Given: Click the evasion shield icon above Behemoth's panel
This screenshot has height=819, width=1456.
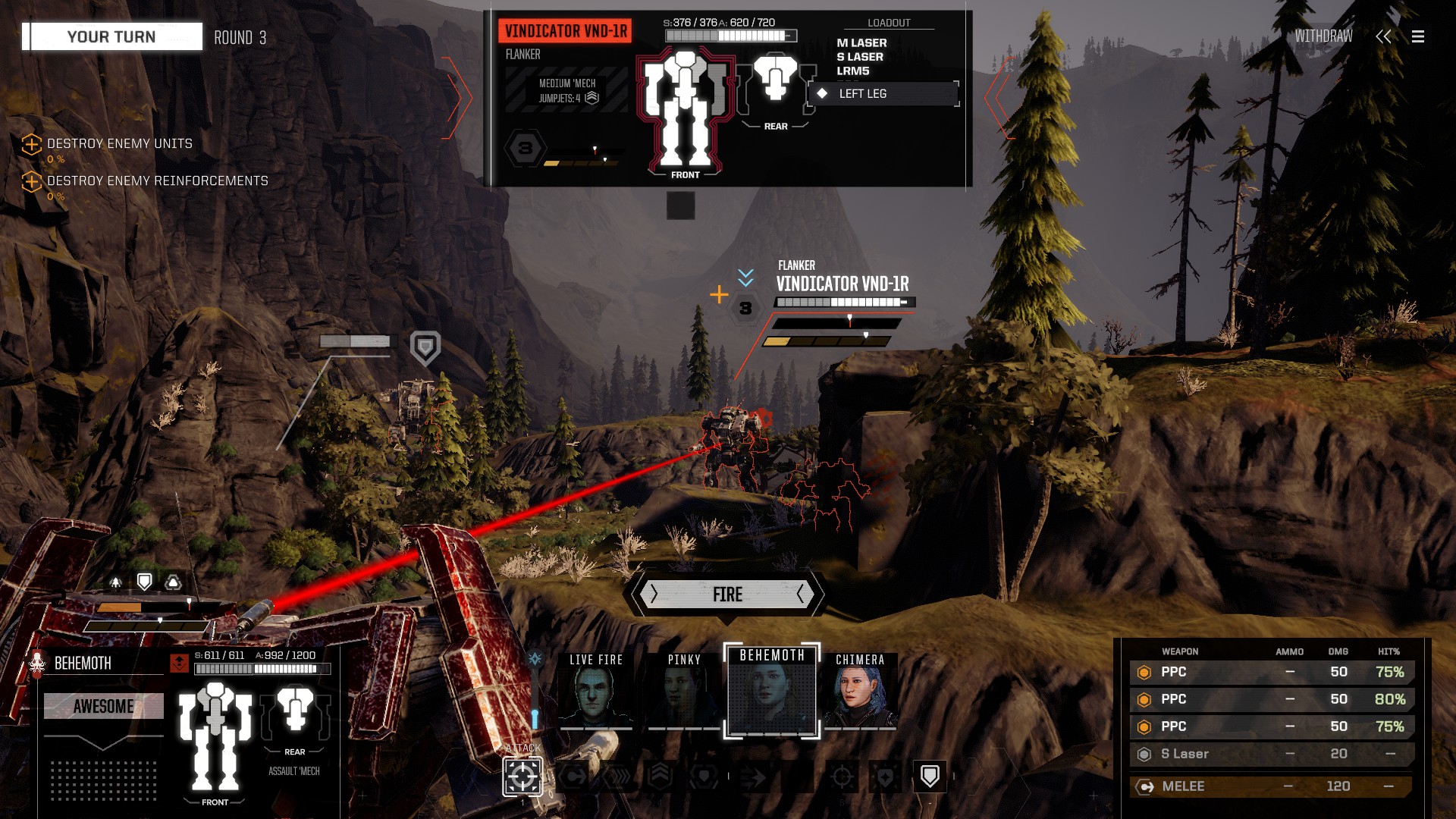Looking at the screenshot, I should (x=145, y=582).
